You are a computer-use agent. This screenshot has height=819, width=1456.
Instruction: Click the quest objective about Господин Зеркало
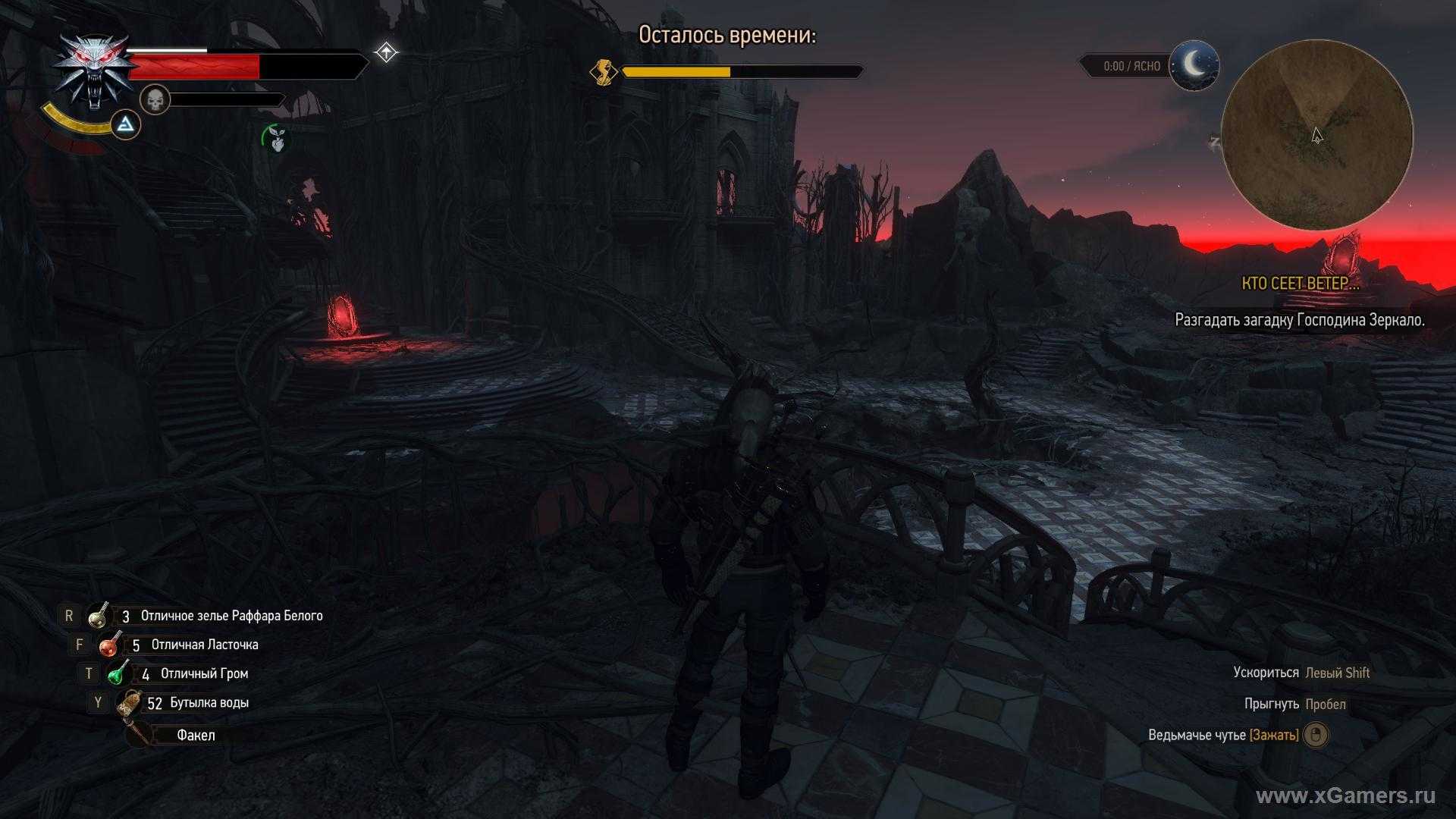coord(1299,320)
